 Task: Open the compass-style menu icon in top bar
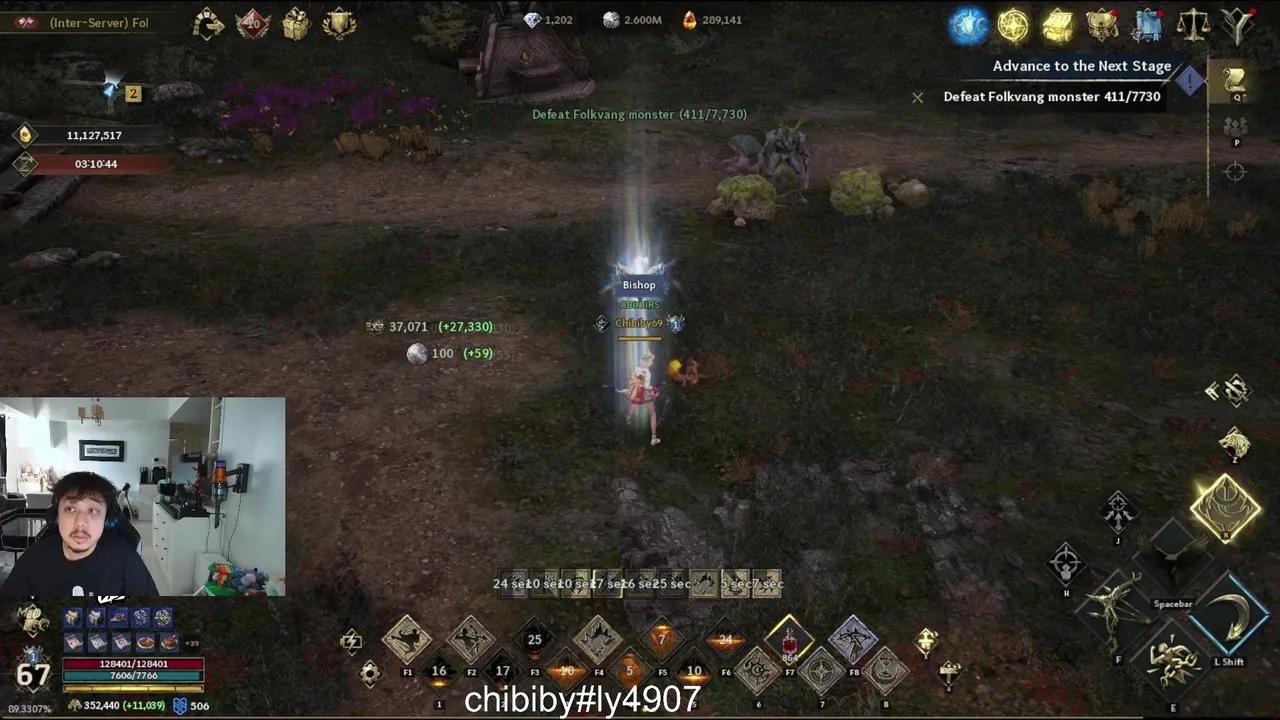tap(1012, 25)
